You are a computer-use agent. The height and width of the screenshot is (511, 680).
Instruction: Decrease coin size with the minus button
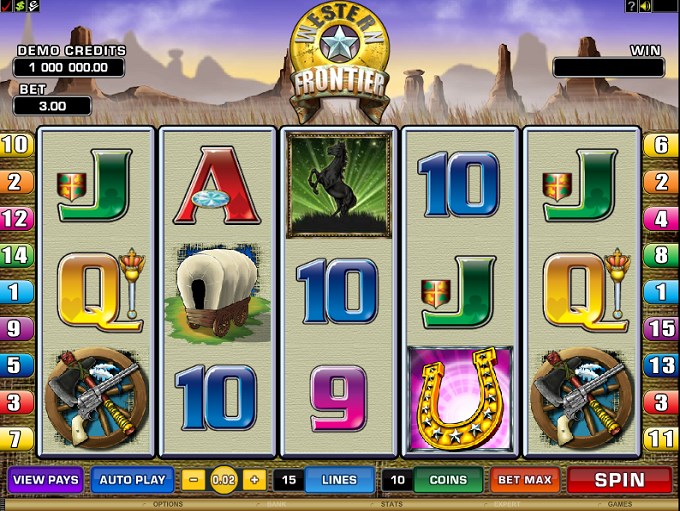click(195, 480)
